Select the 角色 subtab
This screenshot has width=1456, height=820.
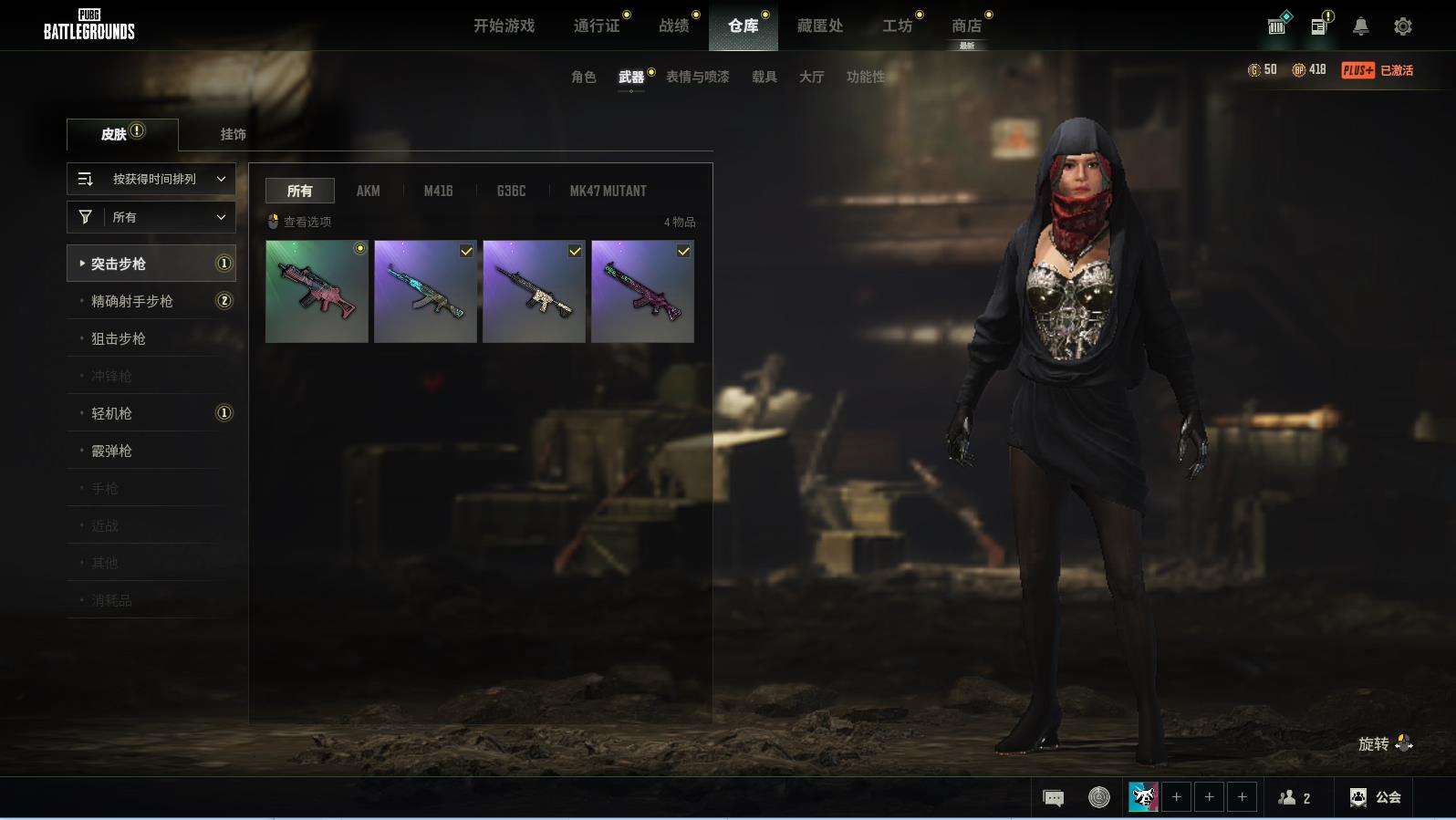583,77
